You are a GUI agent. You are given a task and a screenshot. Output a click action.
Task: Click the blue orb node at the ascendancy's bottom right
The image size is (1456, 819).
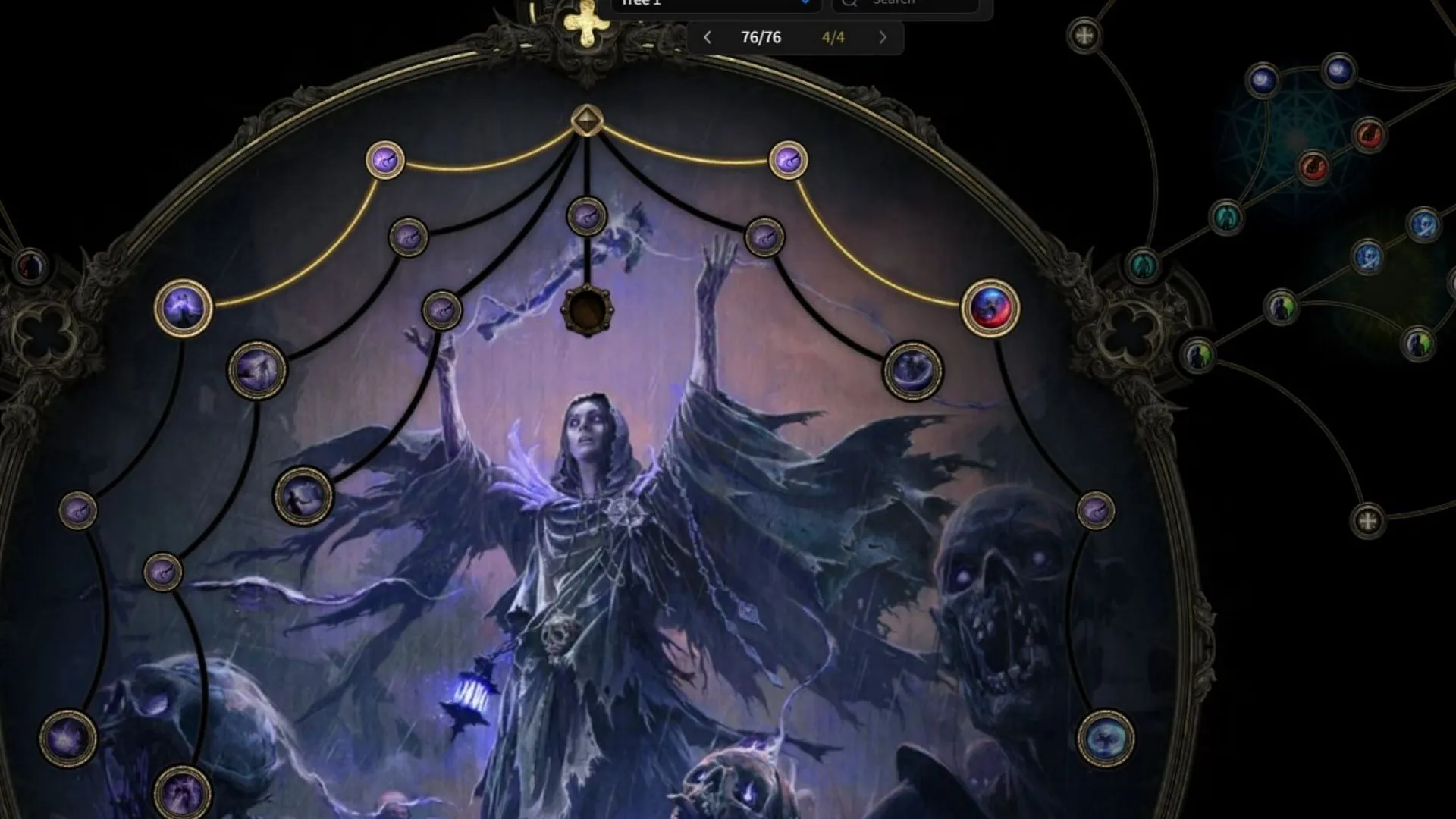(1105, 738)
